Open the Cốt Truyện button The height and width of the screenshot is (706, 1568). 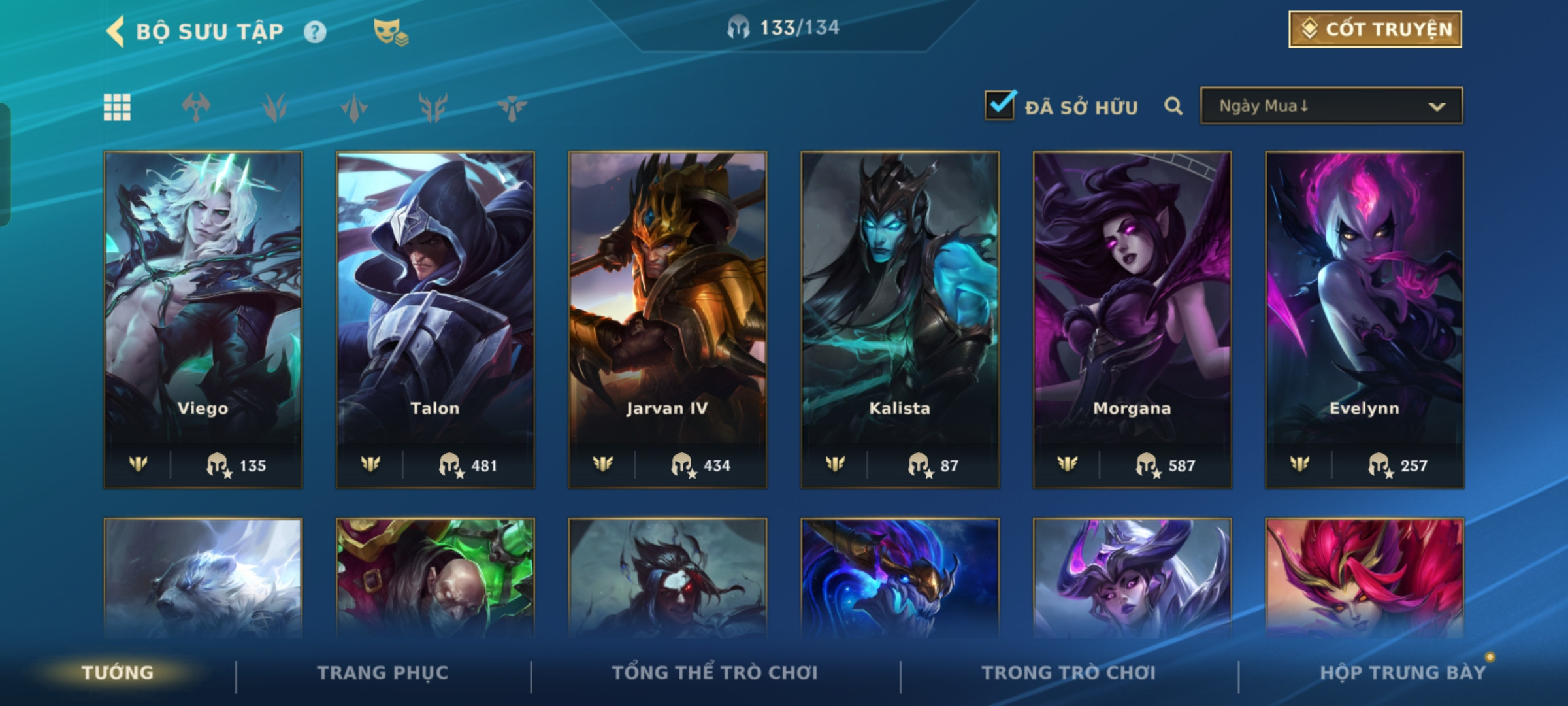[1375, 29]
